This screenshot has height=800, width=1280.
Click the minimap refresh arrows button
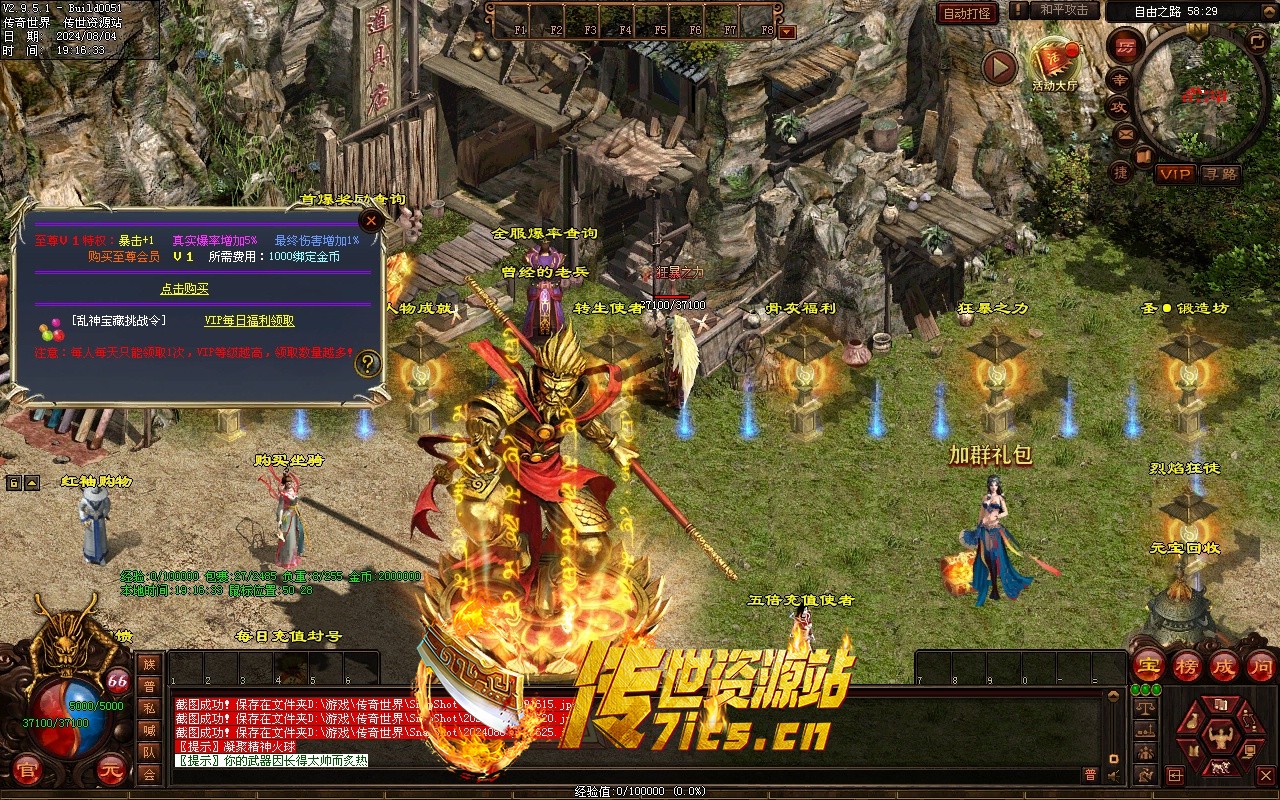[1257, 41]
